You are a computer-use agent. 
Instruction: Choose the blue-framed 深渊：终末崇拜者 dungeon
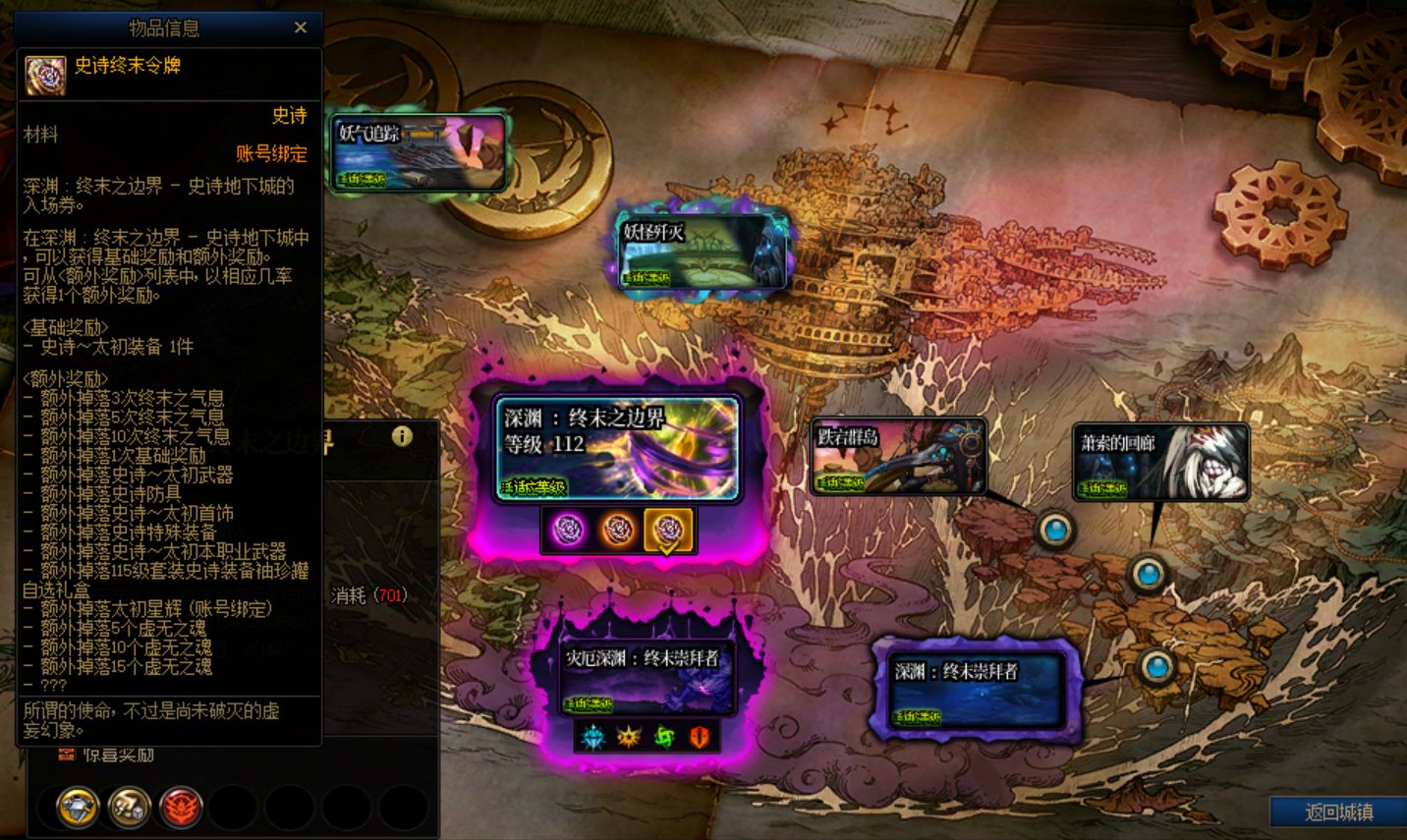point(977,690)
